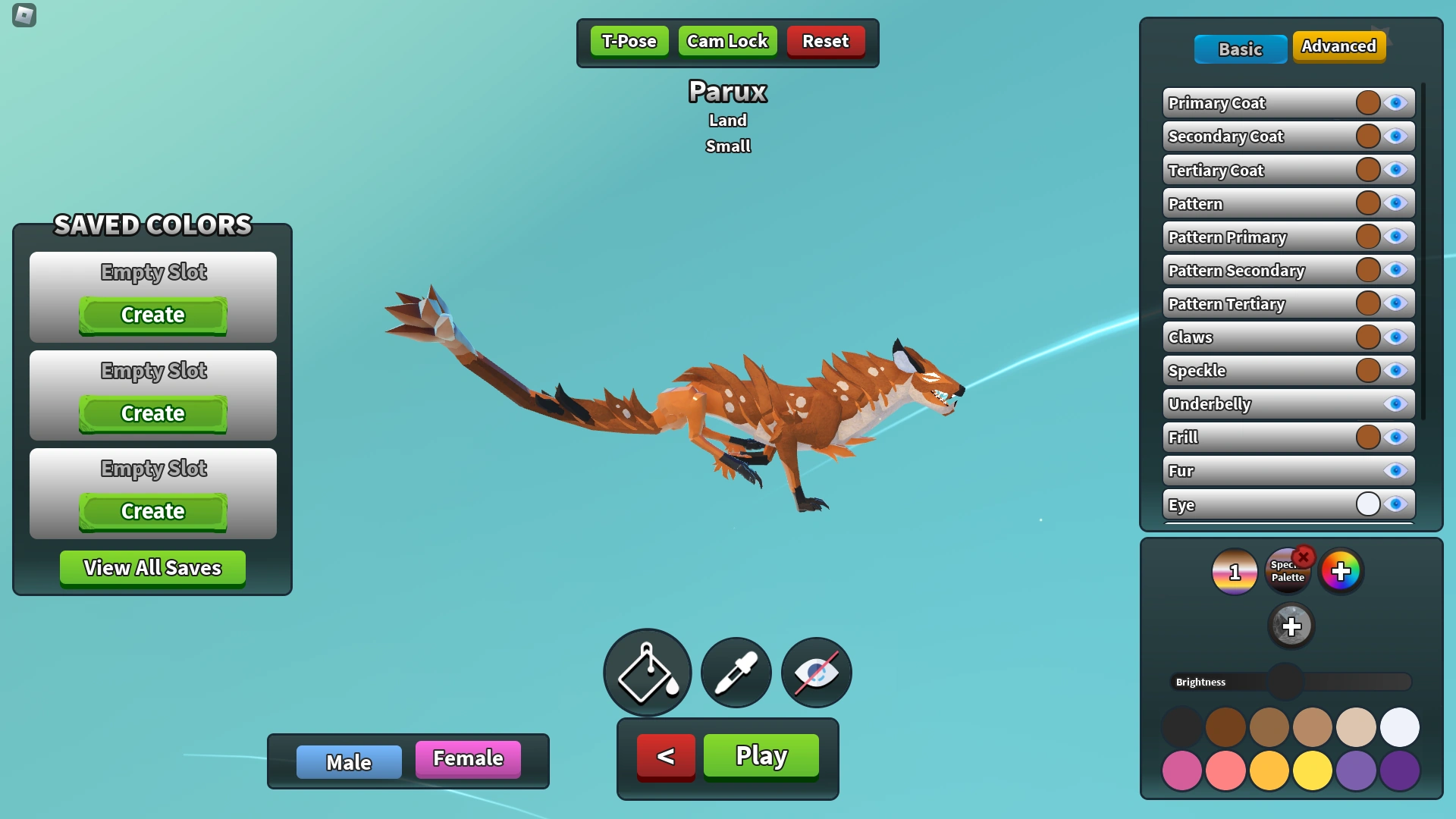Toggle the Fur visibility eye
Image resolution: width=1456 pixels, height=819 pixels.
[1395, 471]
